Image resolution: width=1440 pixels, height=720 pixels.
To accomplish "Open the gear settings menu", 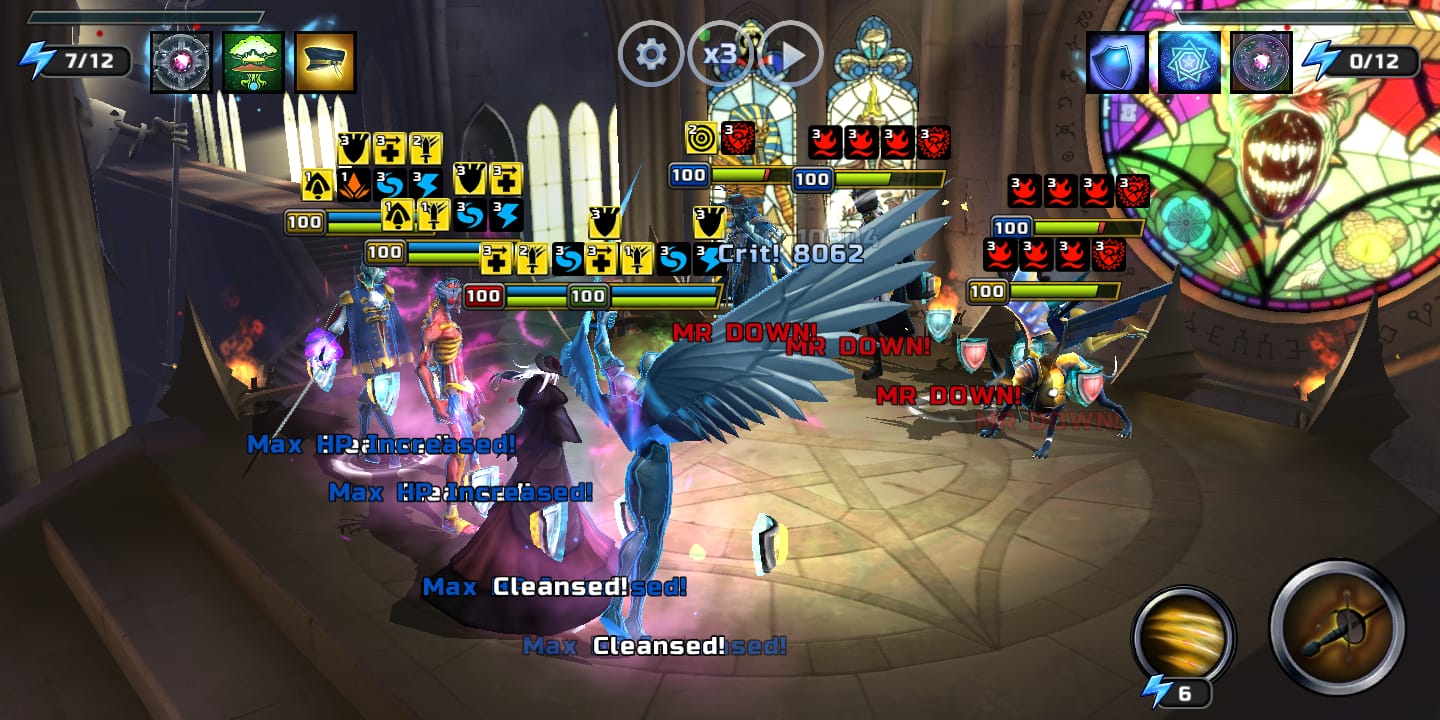I will tap(651, 54).
